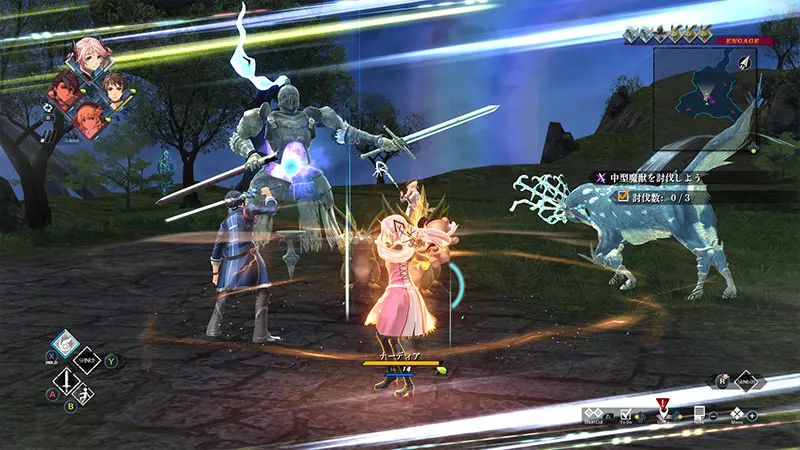Activate the Shard diamond command icon
Viewport: 800px width, 450px height.
tap(88, 361)
